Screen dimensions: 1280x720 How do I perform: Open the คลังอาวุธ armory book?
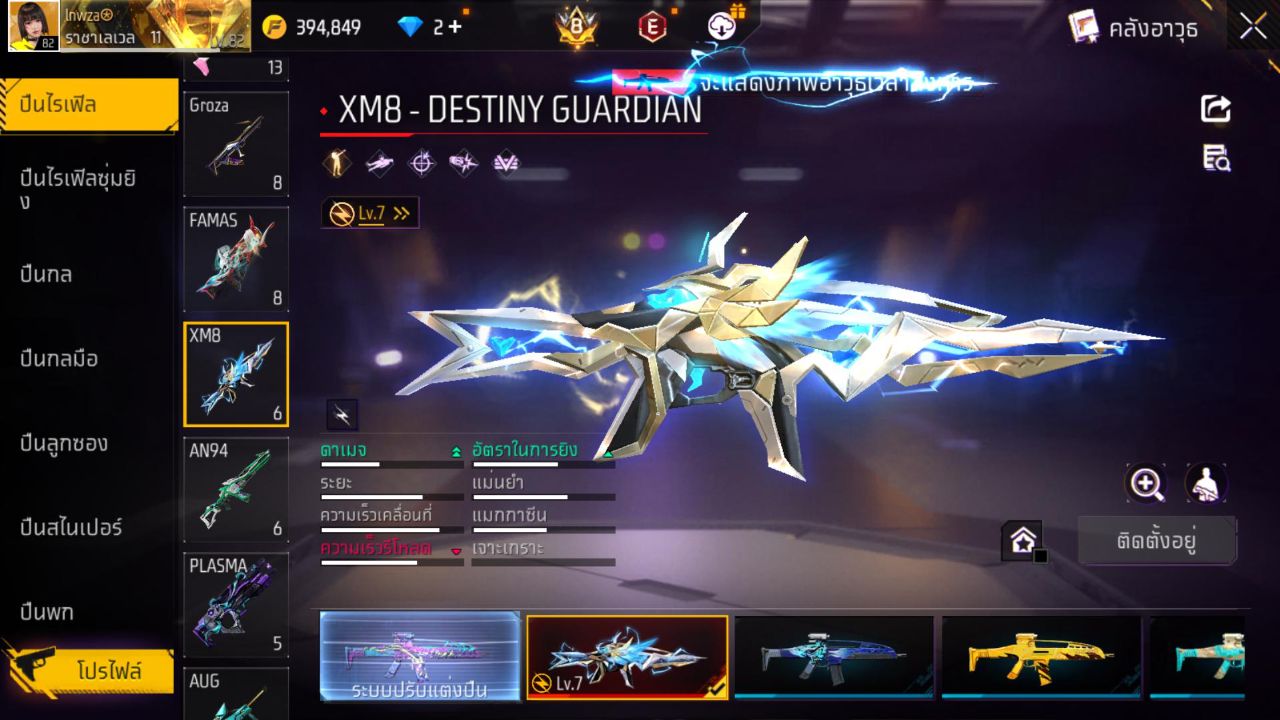coord(1133,27)
